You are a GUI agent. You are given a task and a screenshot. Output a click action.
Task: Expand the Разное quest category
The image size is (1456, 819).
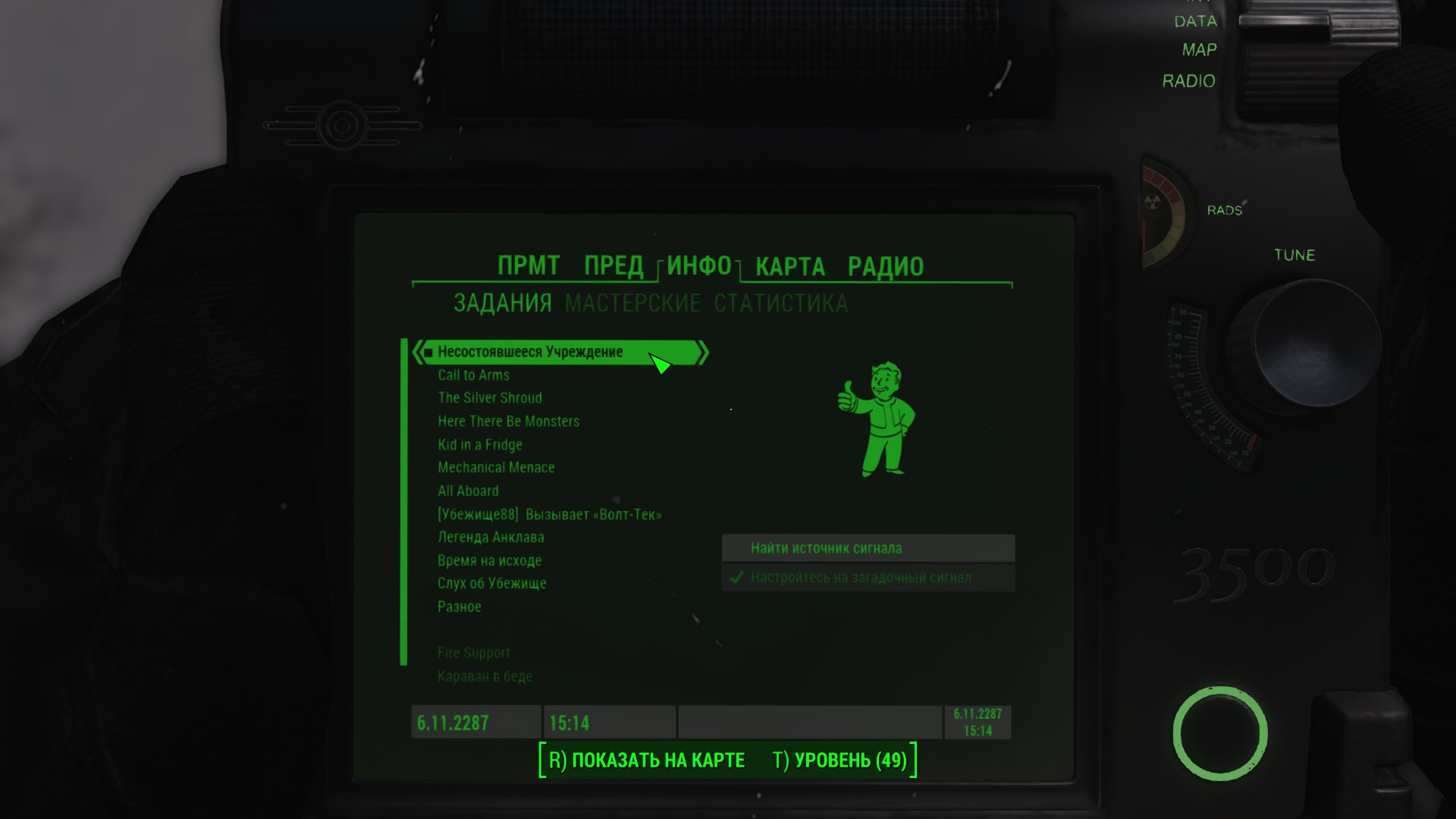[458, 607]
